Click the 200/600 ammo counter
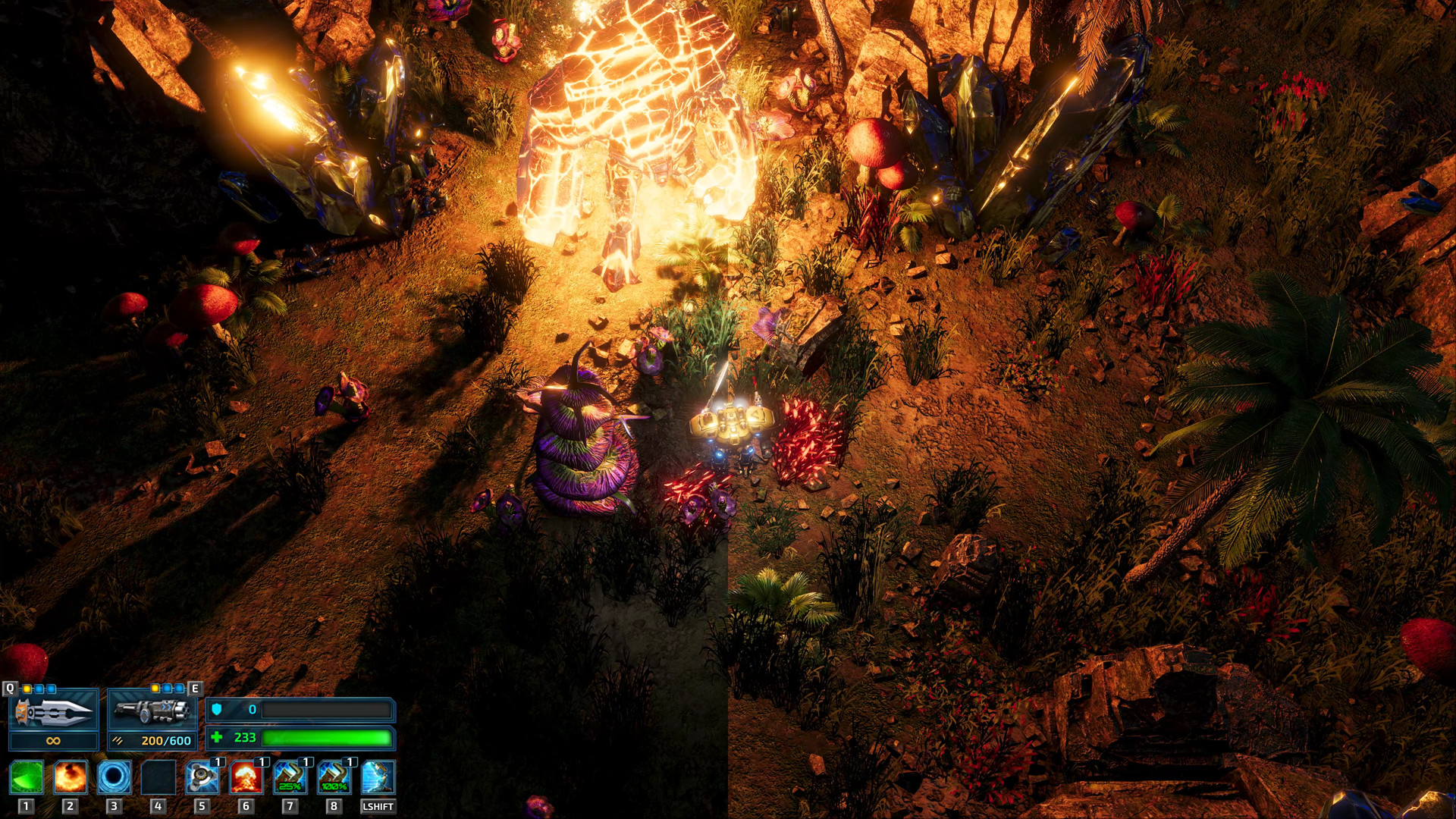 pyautogui.click(x=166, y=739)
